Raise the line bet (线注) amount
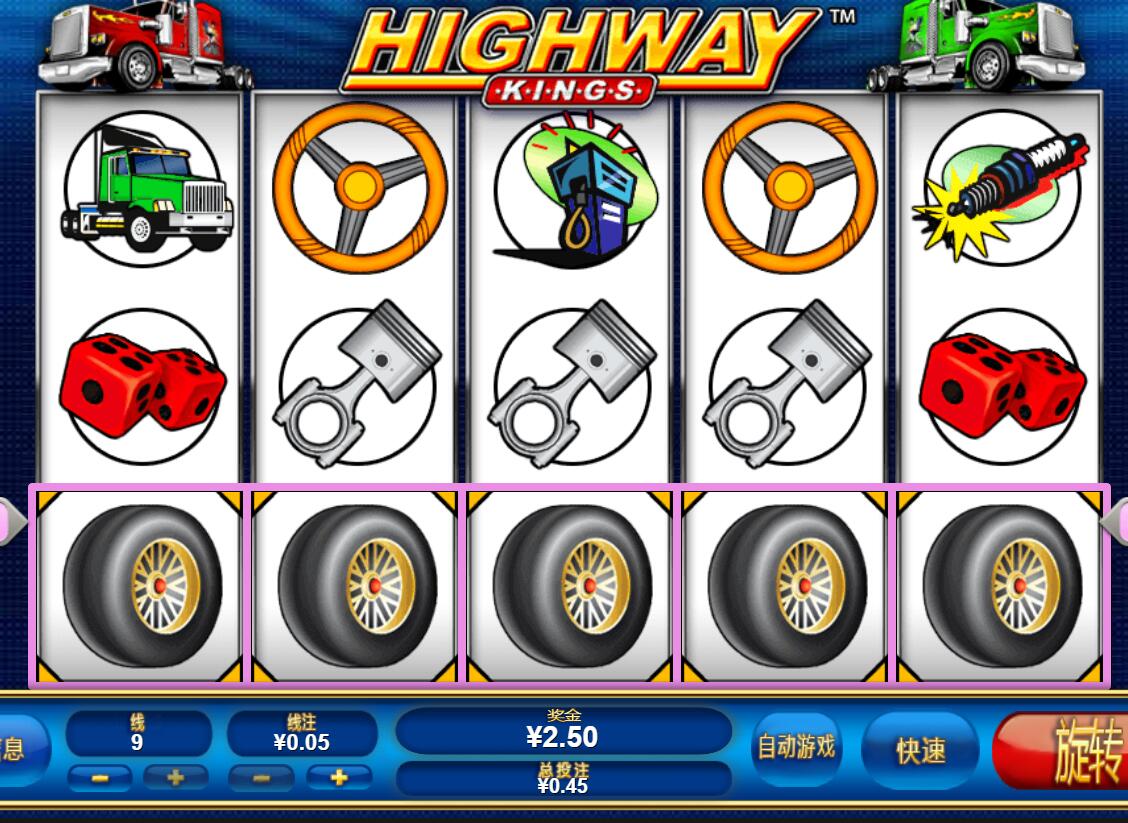Image resolution: width=1128 pixels, height=823 pixels. tap(338, 777)
